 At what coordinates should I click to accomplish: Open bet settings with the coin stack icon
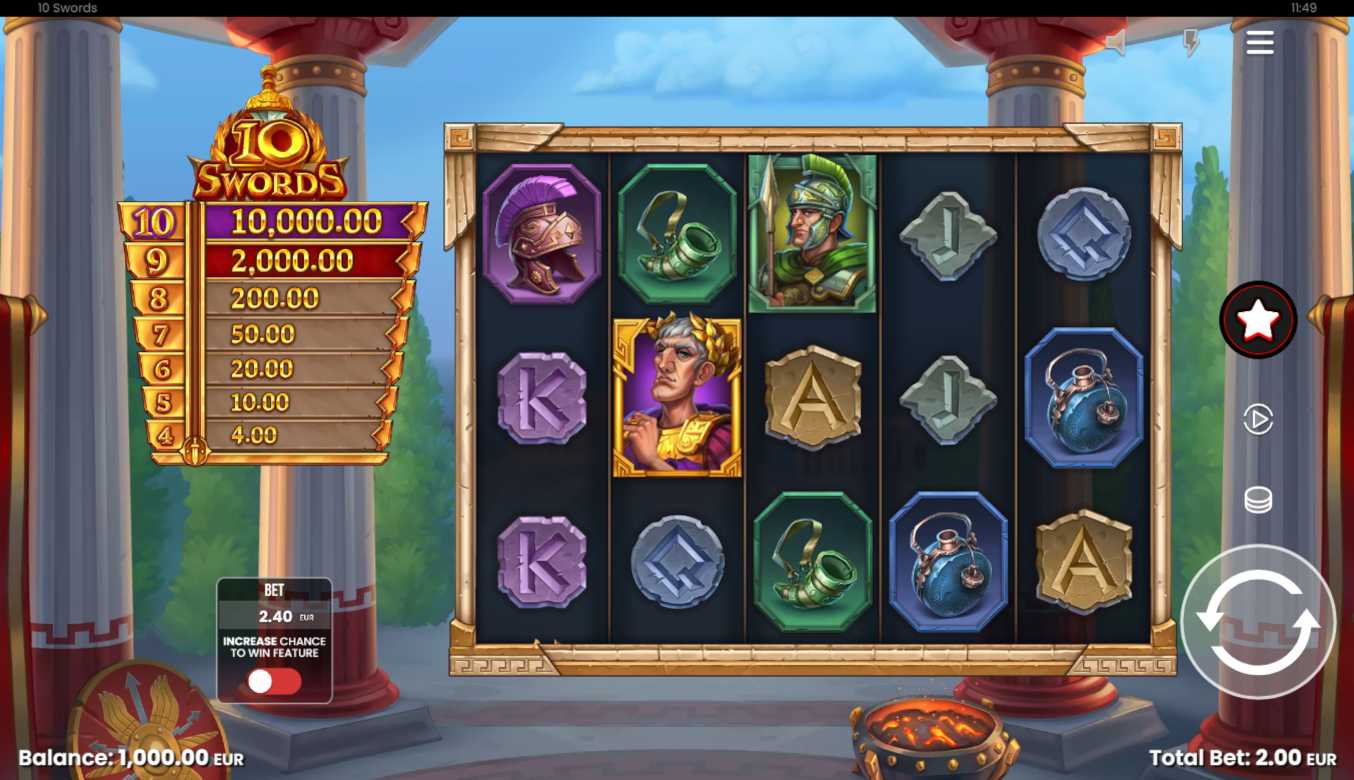point(1257,499)
